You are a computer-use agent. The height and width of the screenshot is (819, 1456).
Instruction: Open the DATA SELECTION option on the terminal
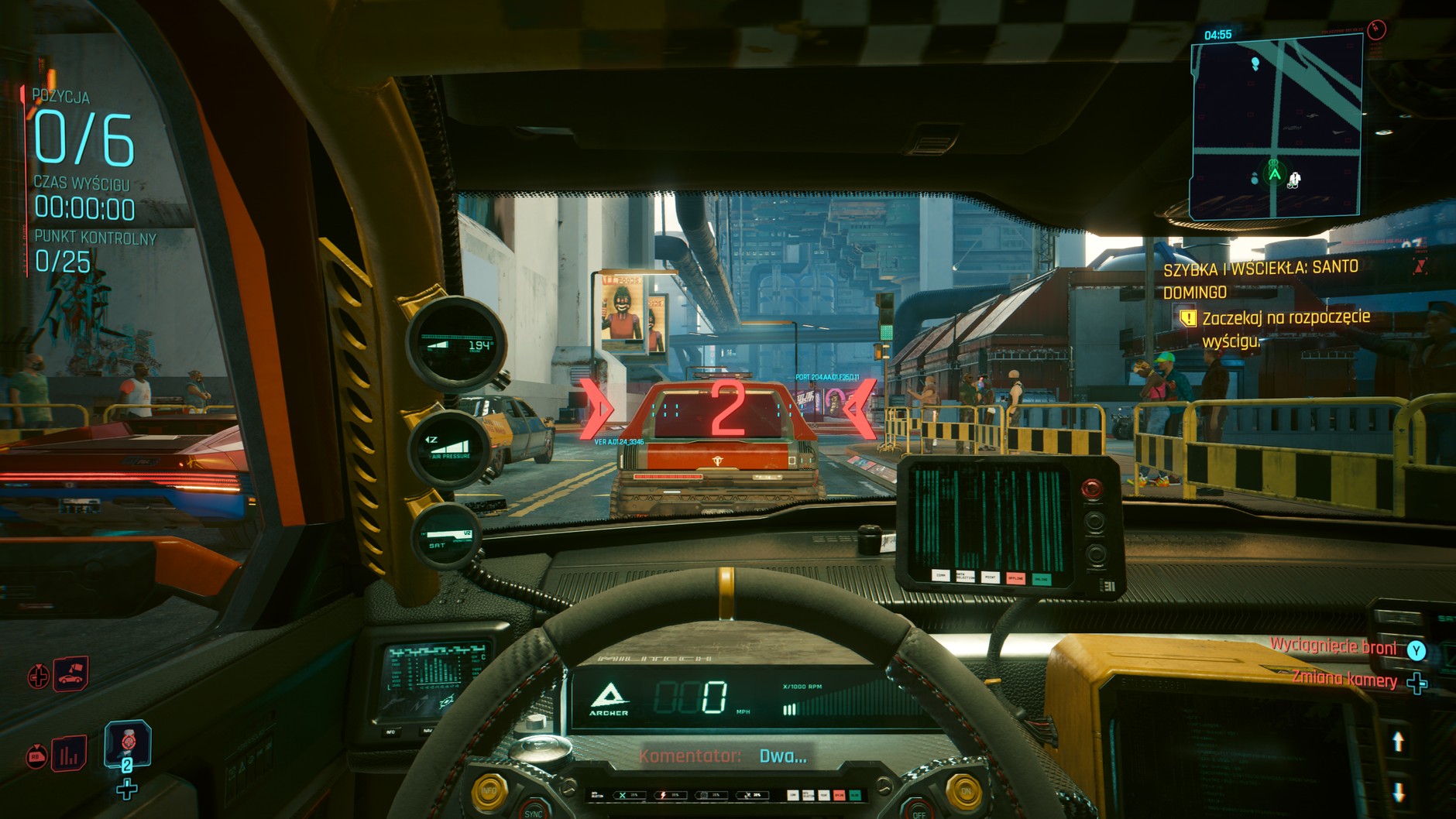coord(965,577)
